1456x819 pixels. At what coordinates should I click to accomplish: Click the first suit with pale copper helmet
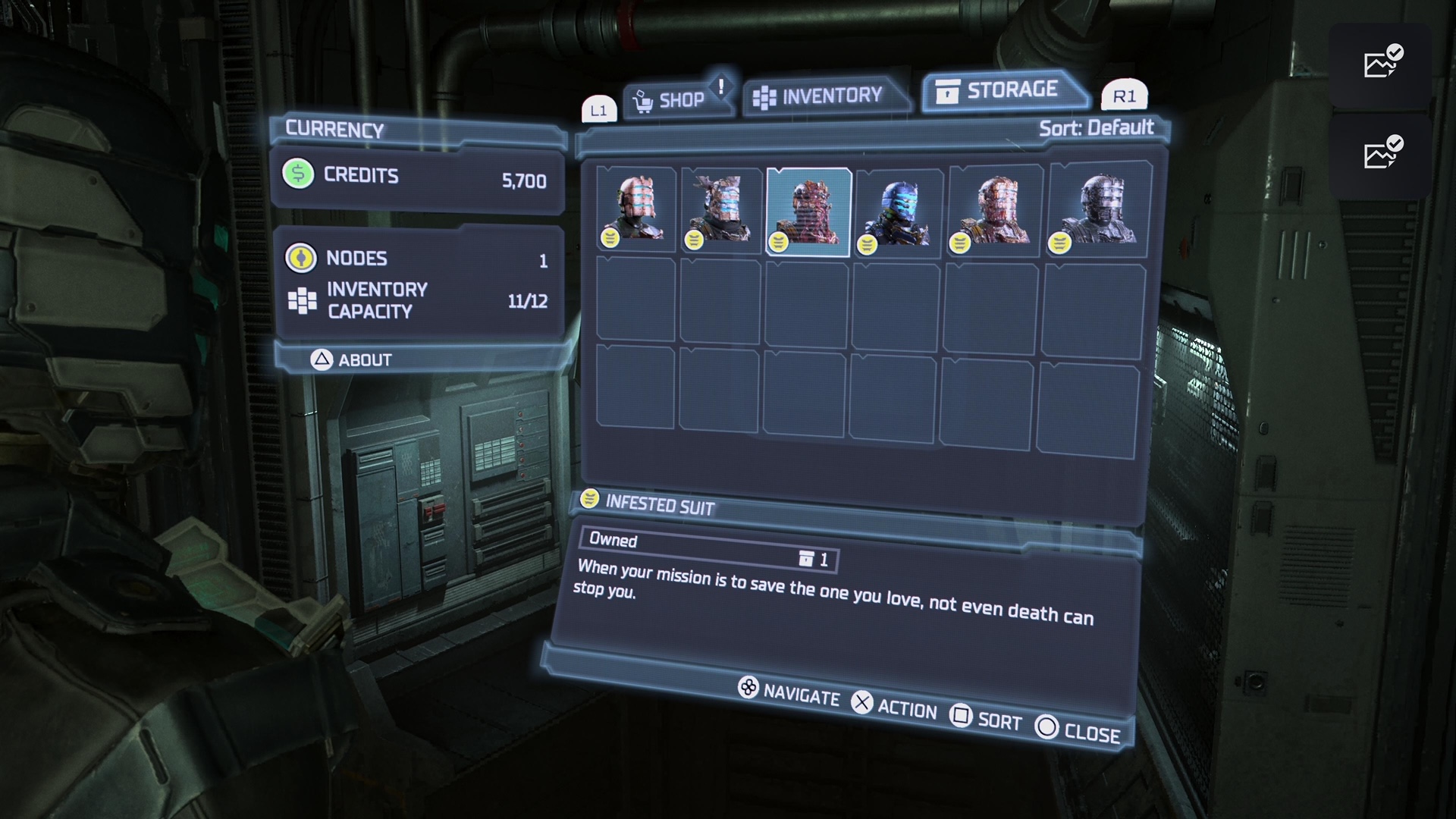pos(635,209)
